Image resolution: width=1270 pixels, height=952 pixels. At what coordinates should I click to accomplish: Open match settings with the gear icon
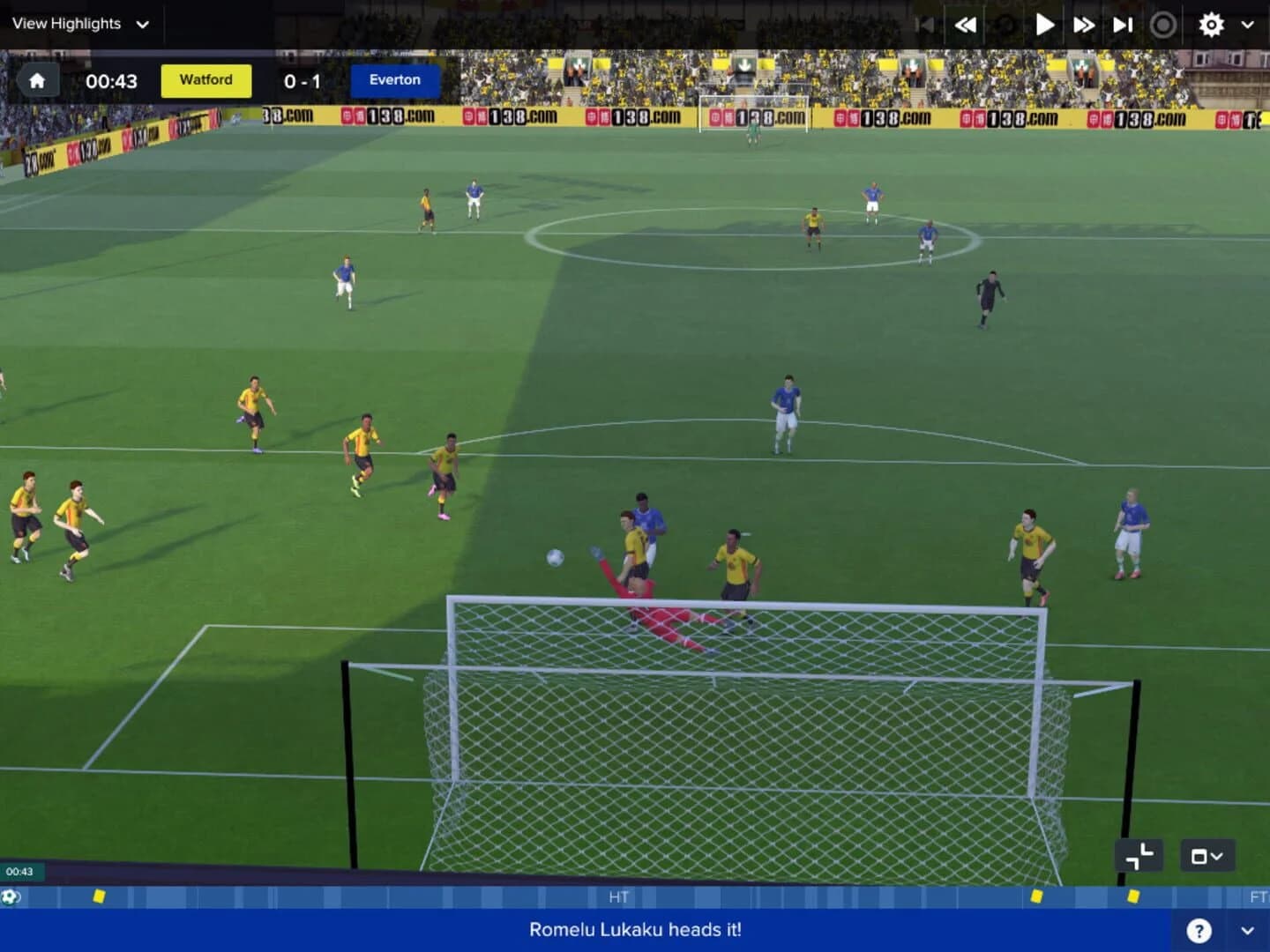tap(1211, 25)
